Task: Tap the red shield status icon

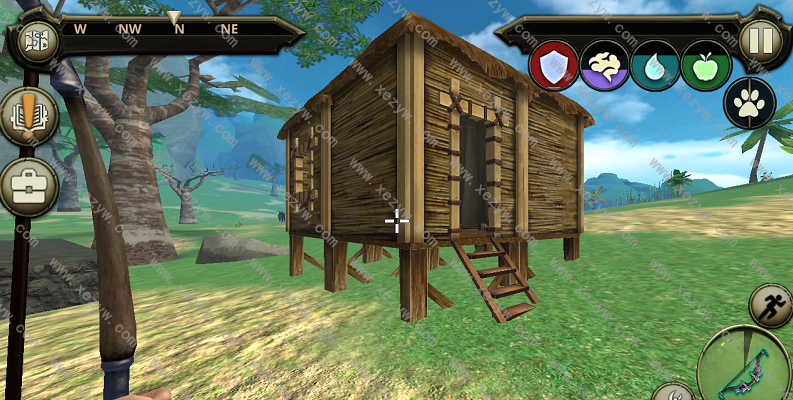Action: coord(553,65)
